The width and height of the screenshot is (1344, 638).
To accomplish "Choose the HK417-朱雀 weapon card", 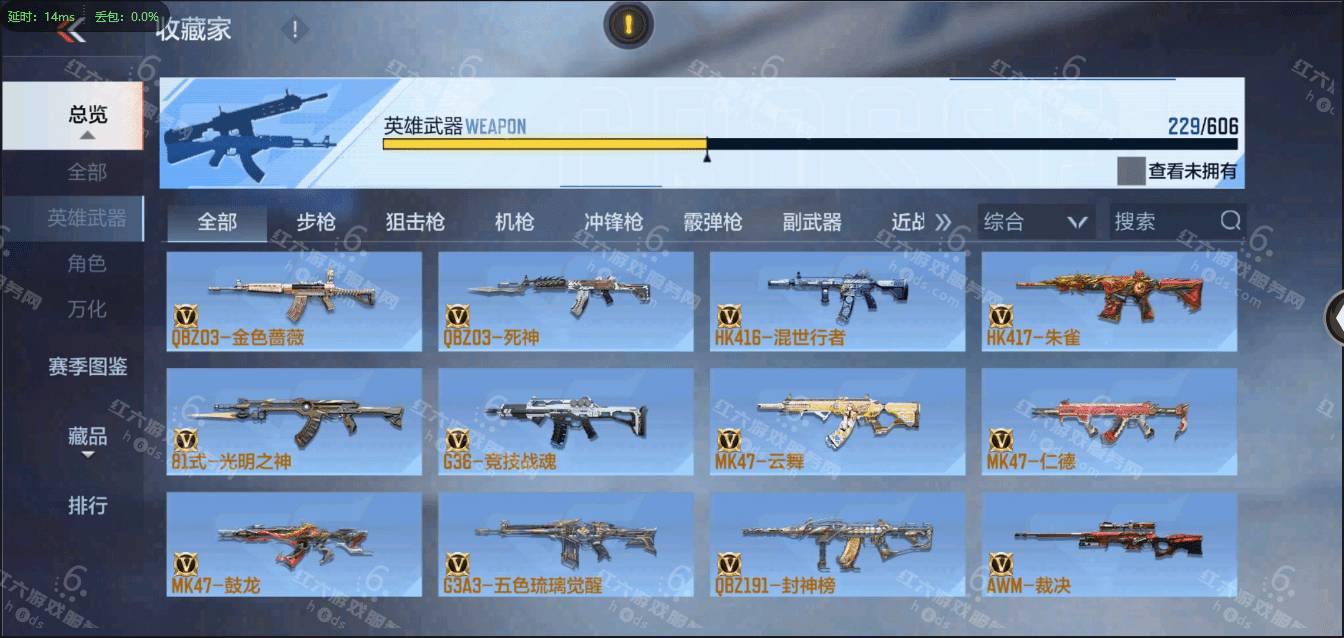I will (x=1109, y=301).
